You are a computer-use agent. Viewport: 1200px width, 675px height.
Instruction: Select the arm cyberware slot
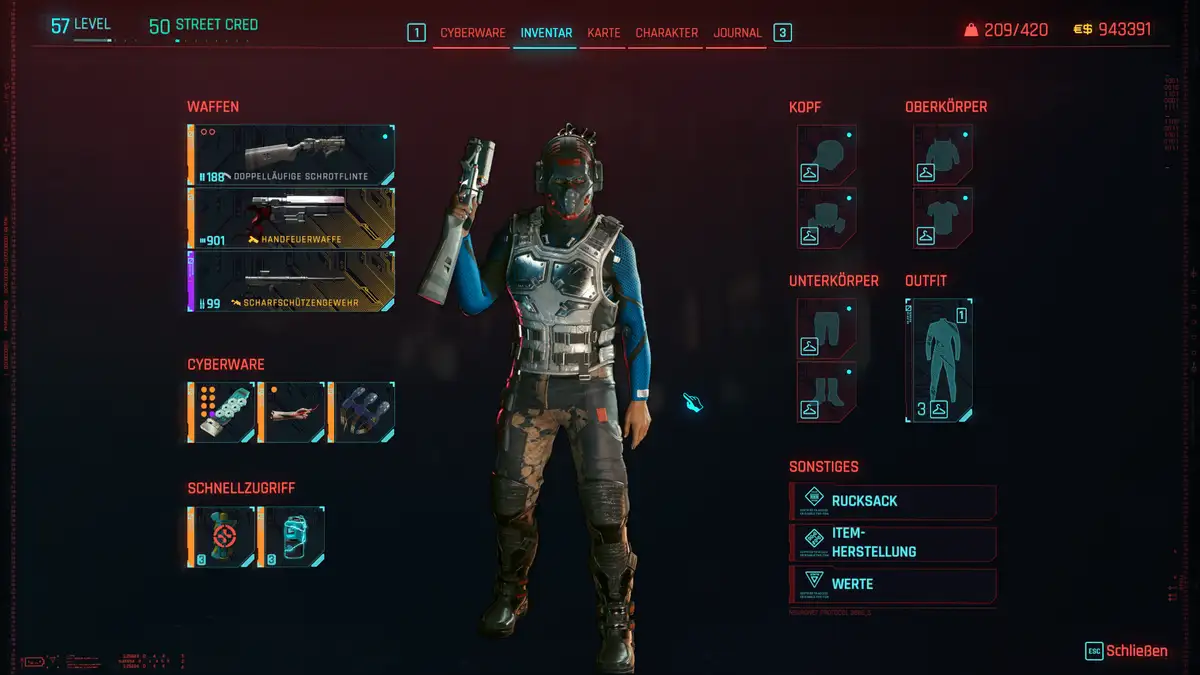coord(291,412)
